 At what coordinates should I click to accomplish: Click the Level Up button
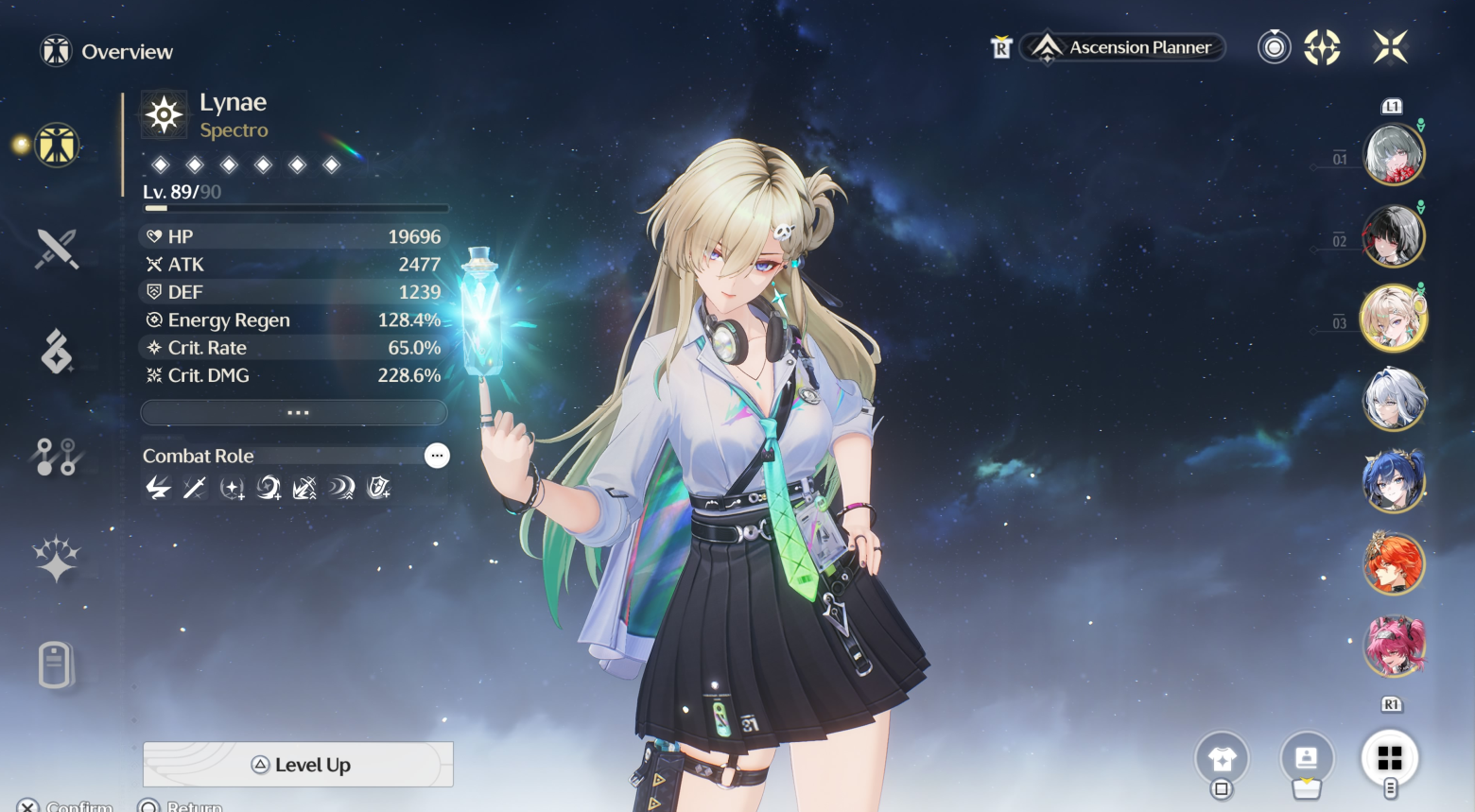(x=298, y=765)
